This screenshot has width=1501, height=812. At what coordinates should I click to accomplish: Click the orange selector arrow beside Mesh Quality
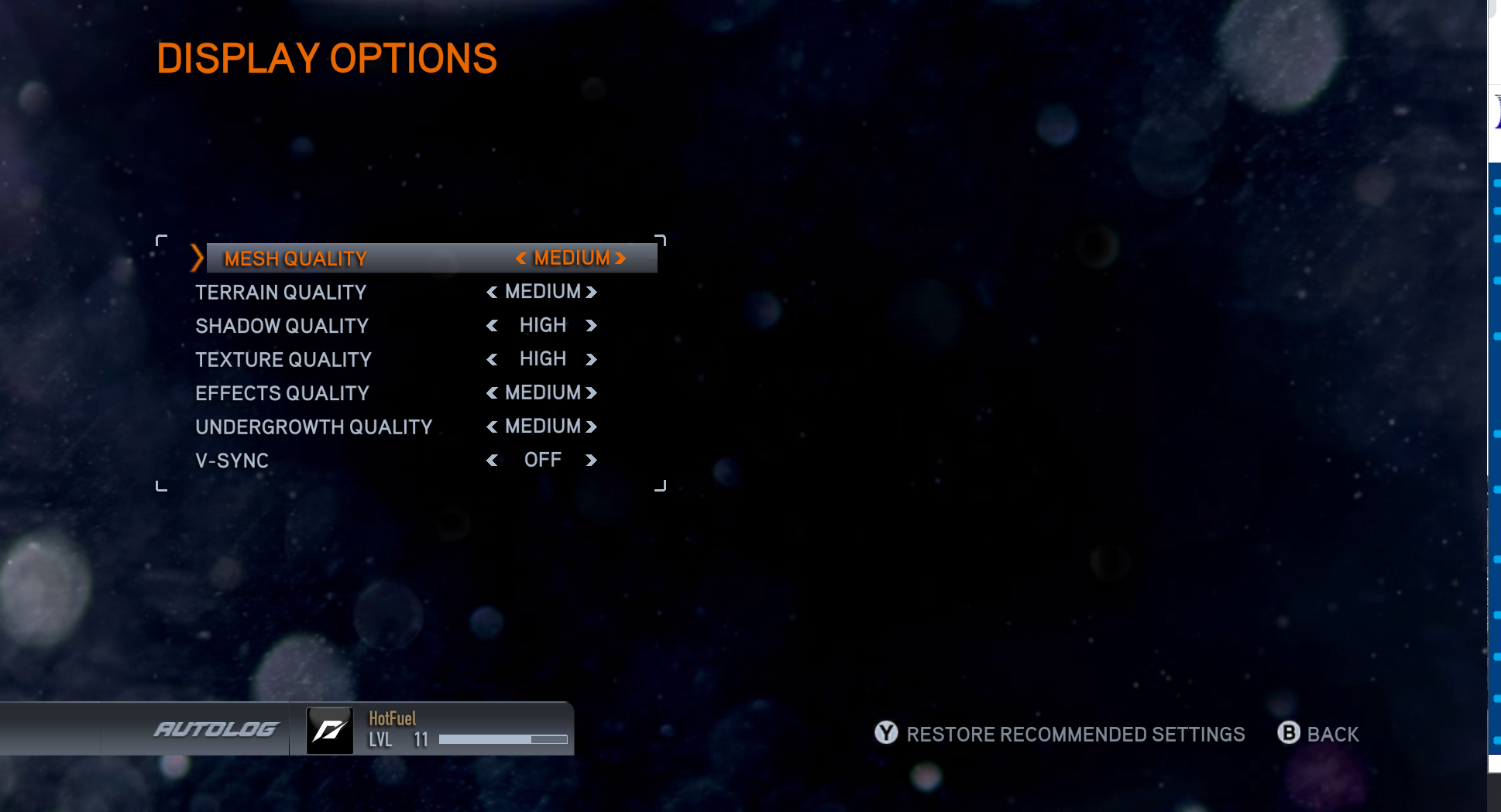click(196, 257)
